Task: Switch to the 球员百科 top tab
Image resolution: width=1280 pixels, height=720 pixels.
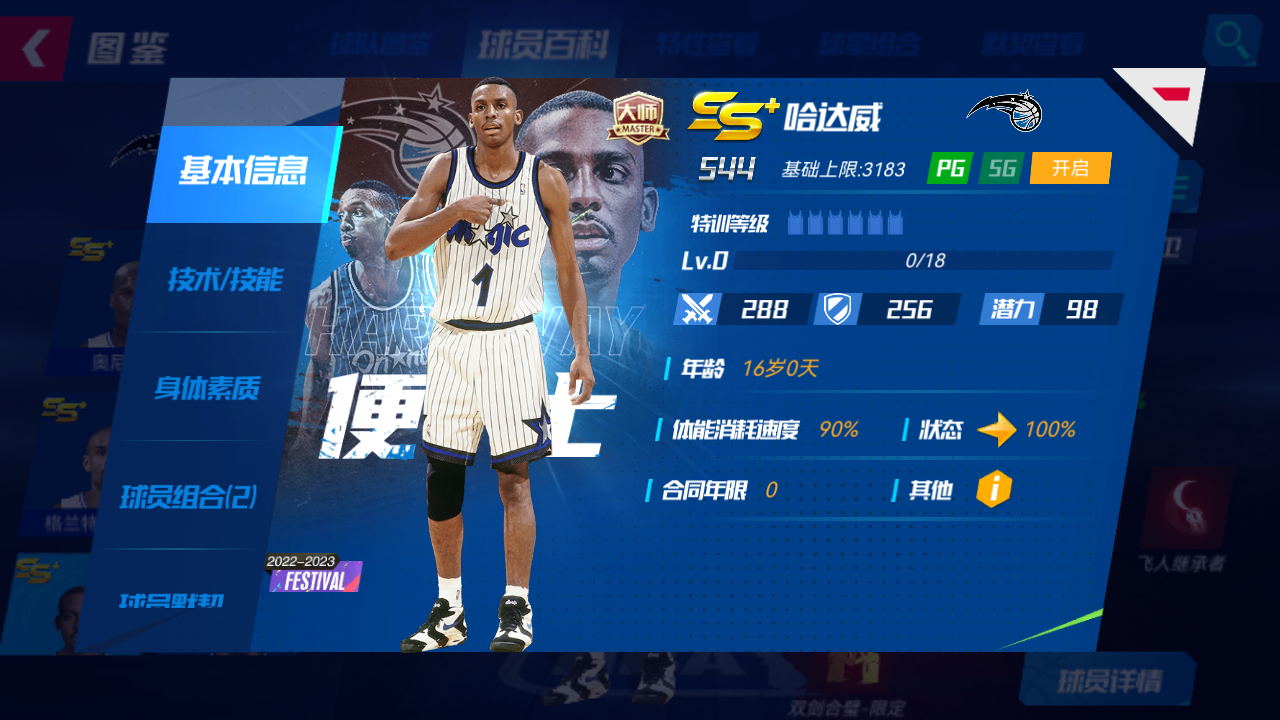Action: coord(542,45)
